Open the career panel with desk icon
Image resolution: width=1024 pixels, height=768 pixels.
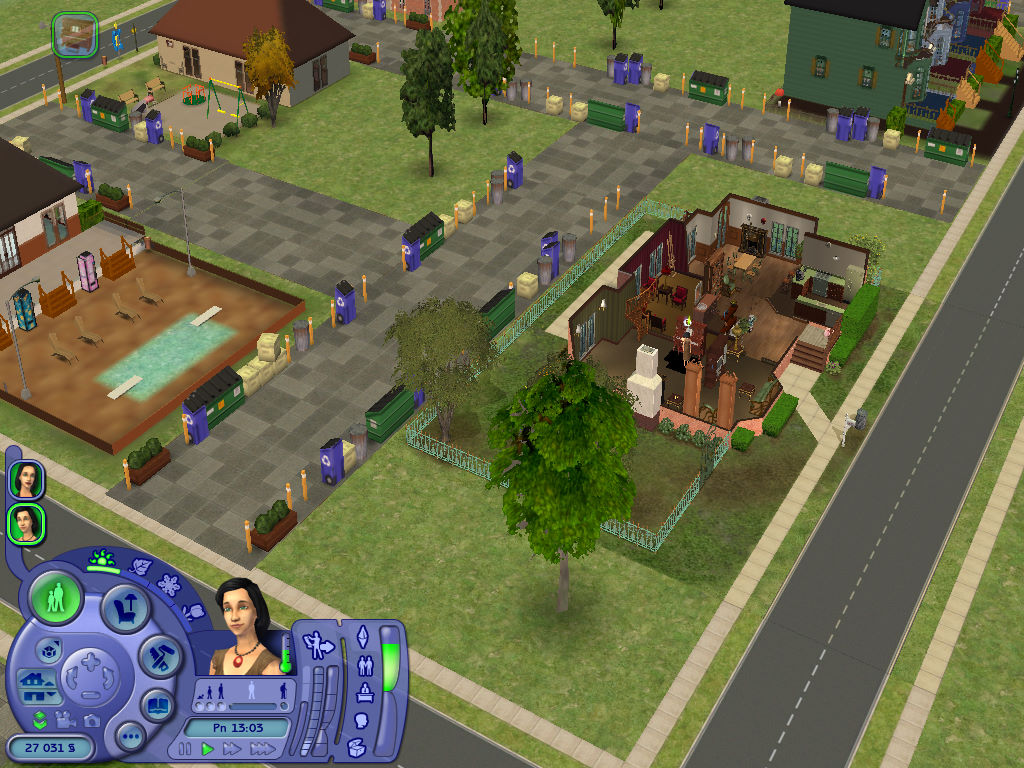coord(364,692)
